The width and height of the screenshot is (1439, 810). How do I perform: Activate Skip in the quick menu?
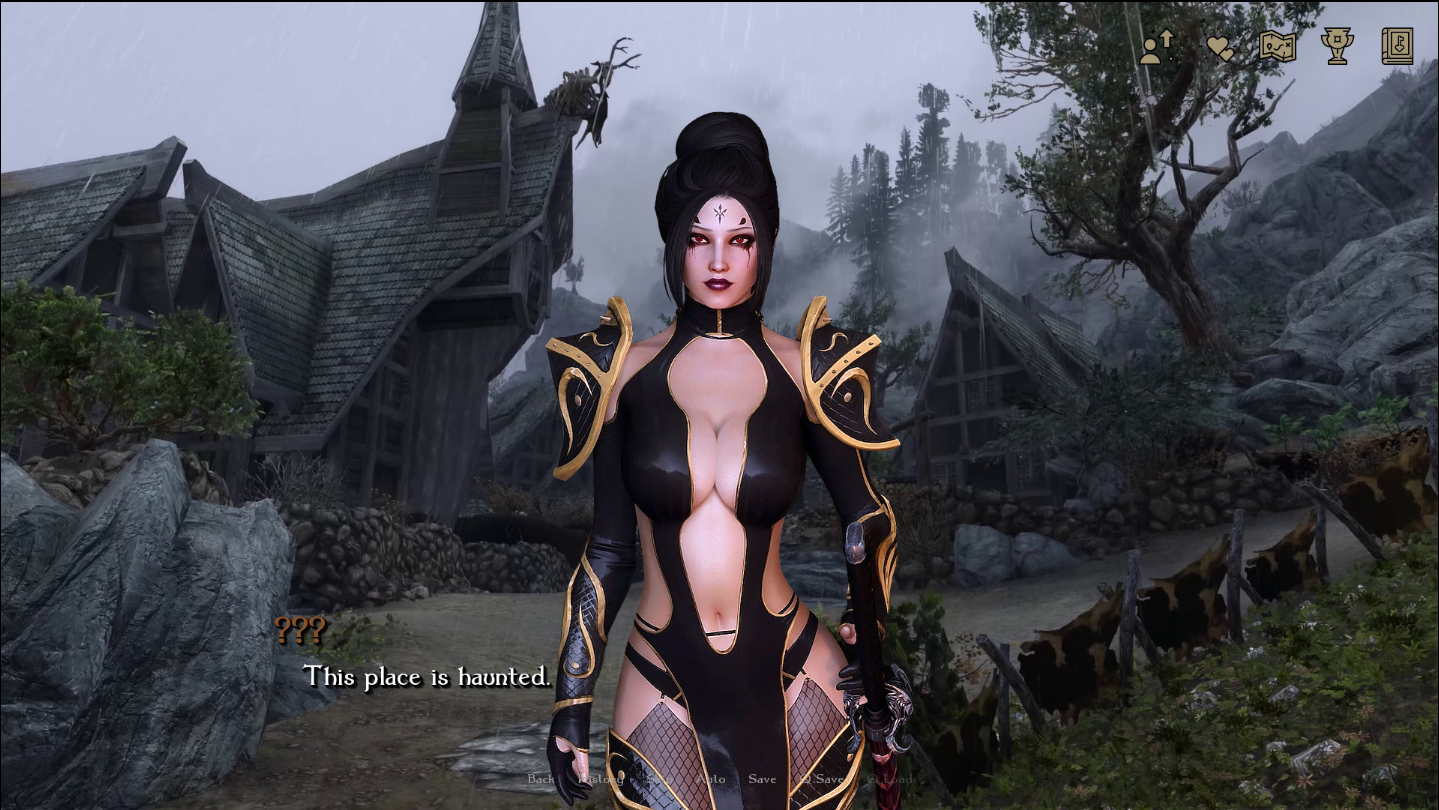(659, 779)
